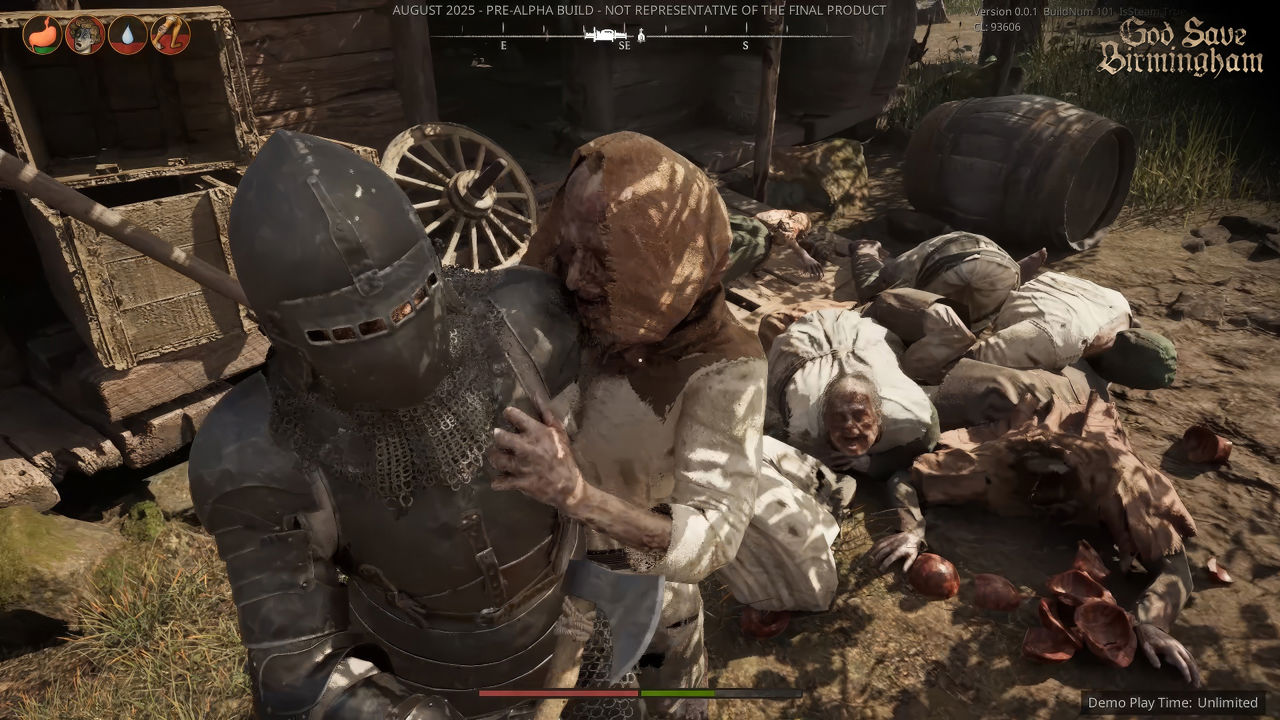Open the legs fatigue status icon
The width and height of the screenshot is (1280, 720).
click(170, 35)
